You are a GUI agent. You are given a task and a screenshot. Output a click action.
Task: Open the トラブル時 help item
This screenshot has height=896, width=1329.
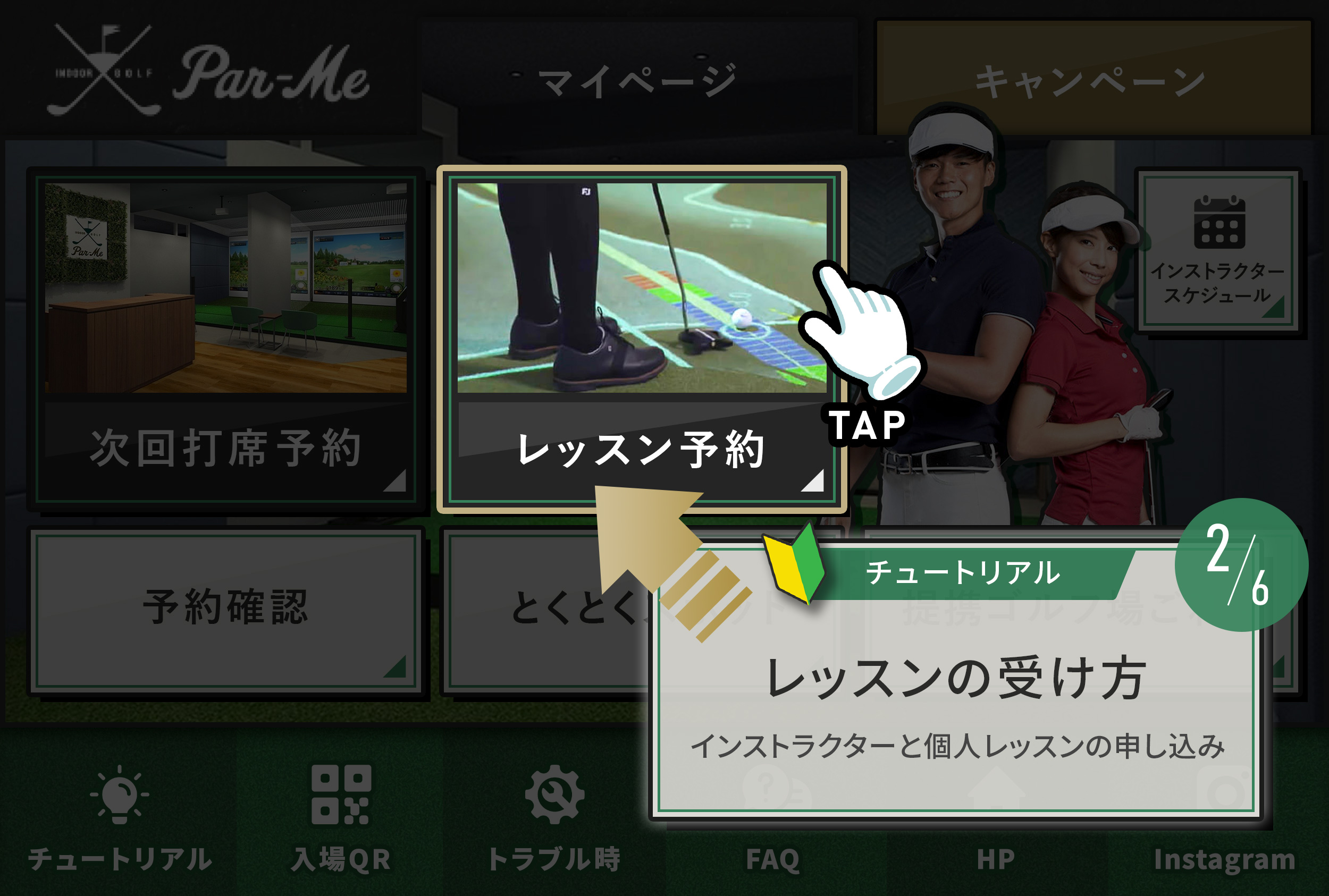tap(554, 815)
